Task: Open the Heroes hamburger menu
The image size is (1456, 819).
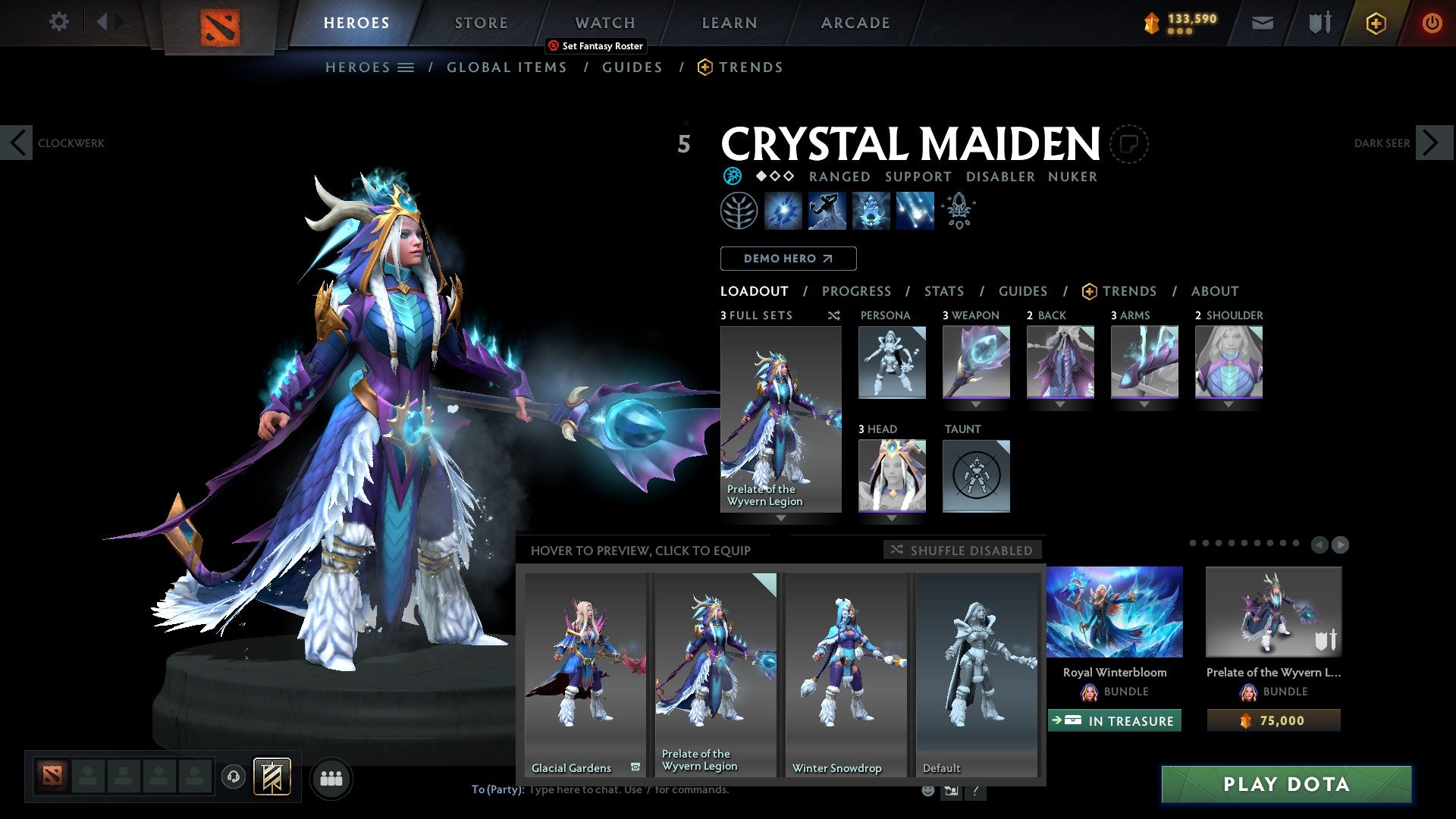Action: coord(407,67)
